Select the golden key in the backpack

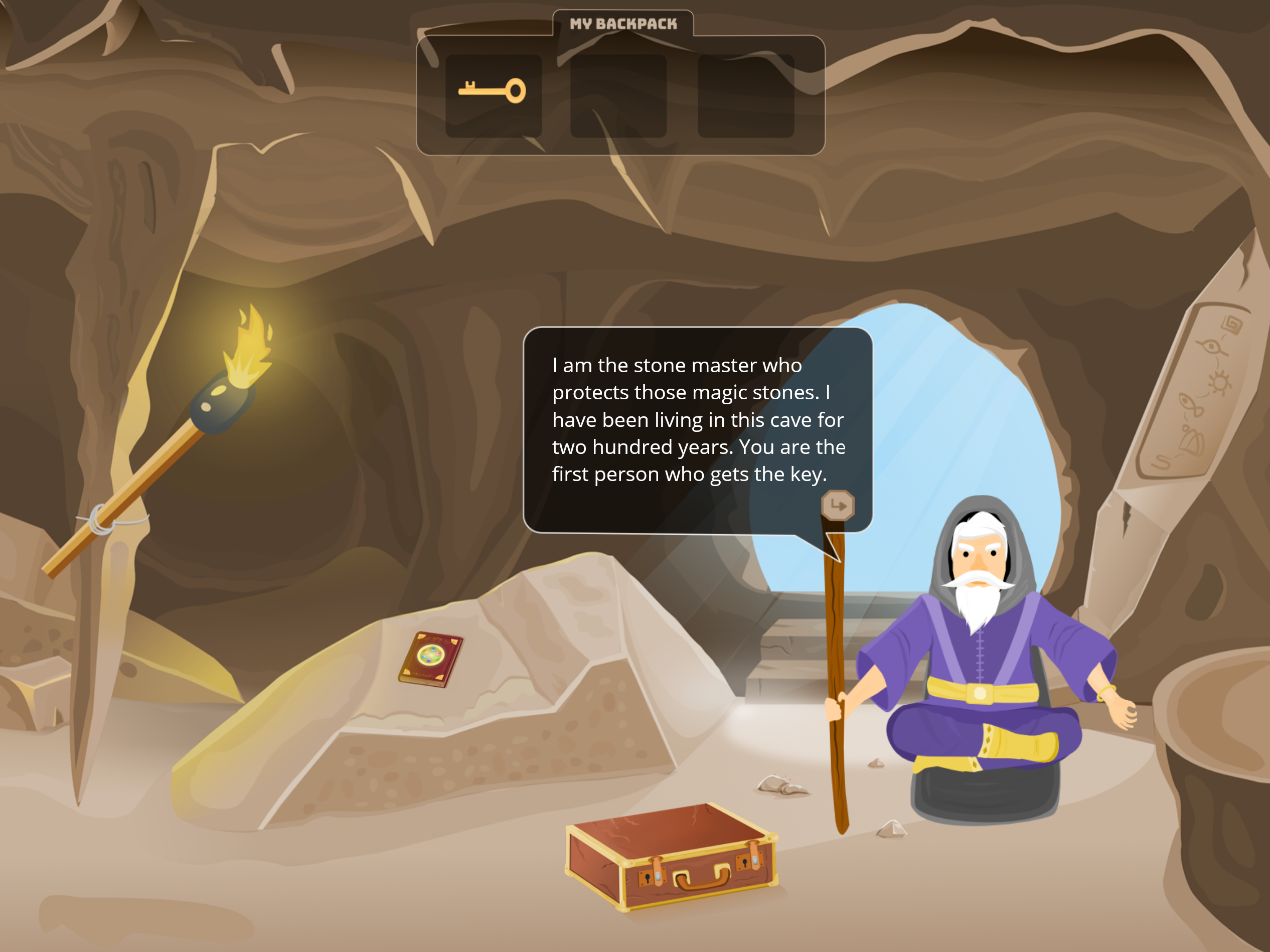point(493,92)
